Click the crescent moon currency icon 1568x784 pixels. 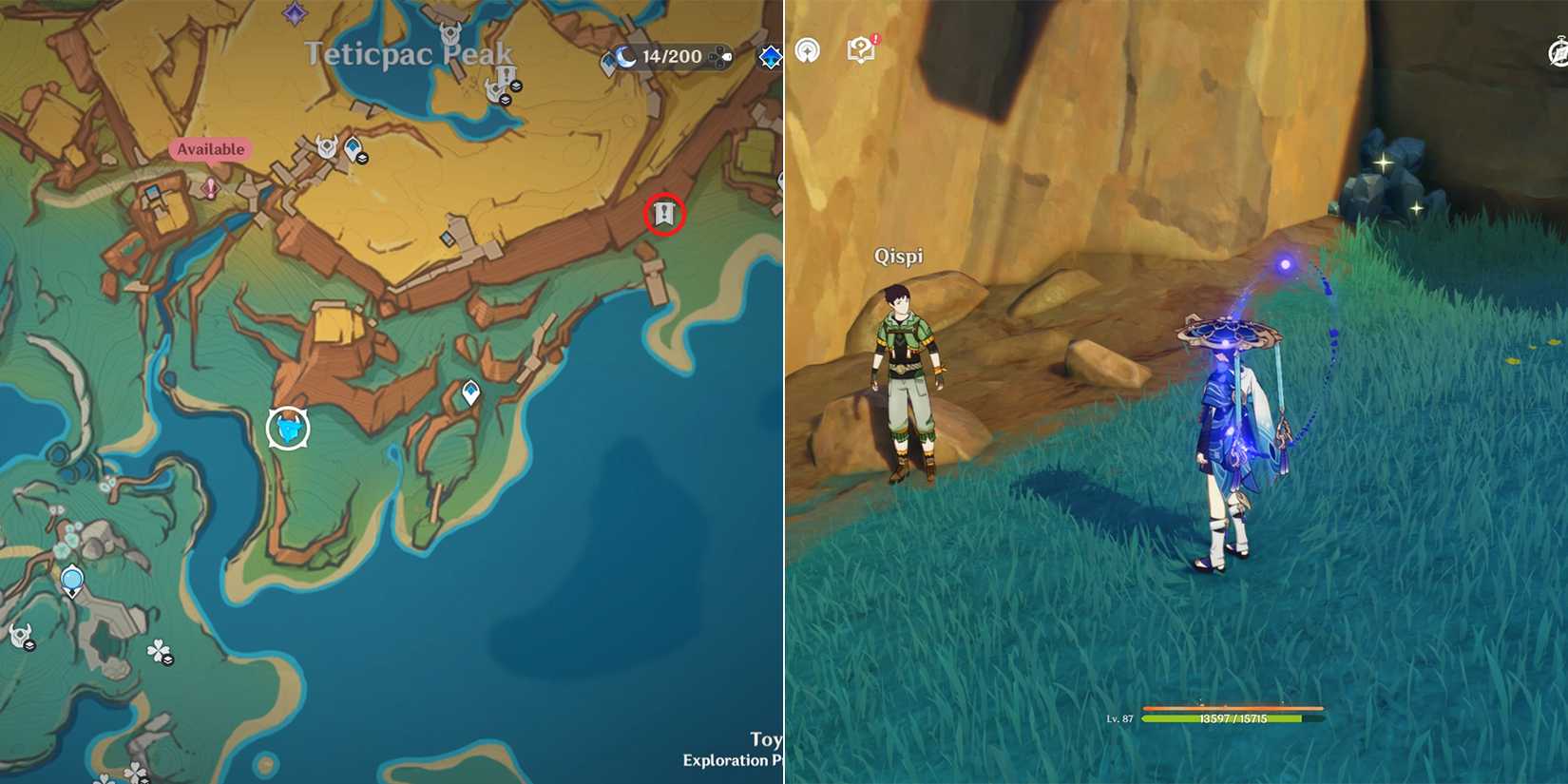pos(626,56)
